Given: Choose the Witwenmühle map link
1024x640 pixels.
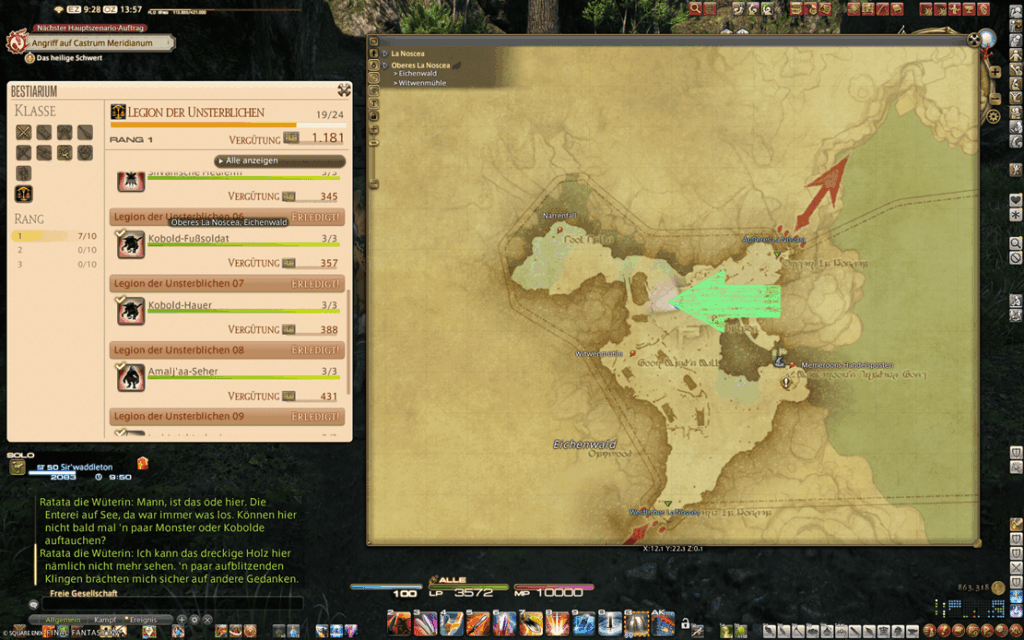Looking at the screenshot, I should click(x=422, y=83).
